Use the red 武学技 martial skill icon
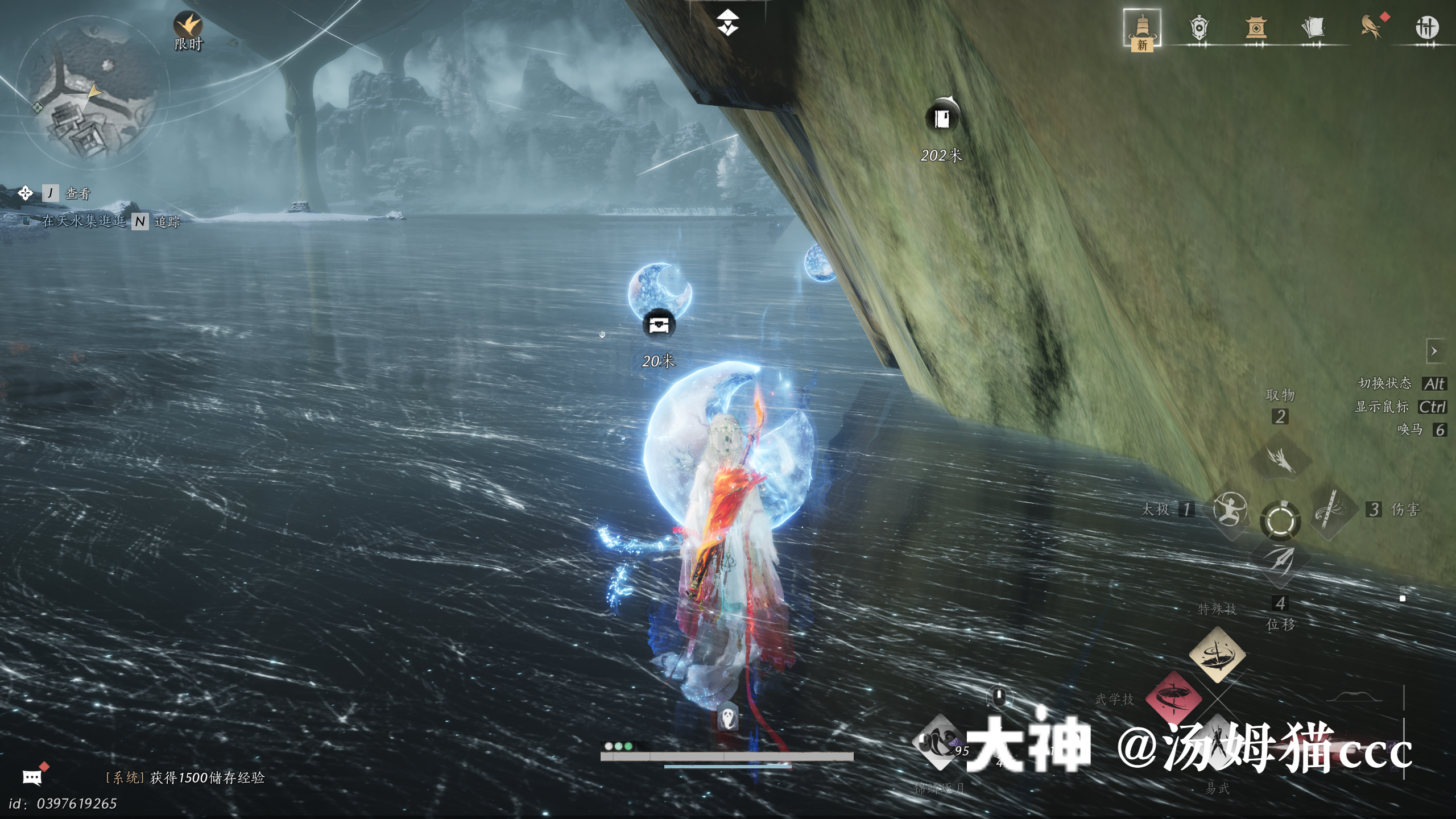The image size is (1456, 819). pyautogui.click(x=1173, y=698)
